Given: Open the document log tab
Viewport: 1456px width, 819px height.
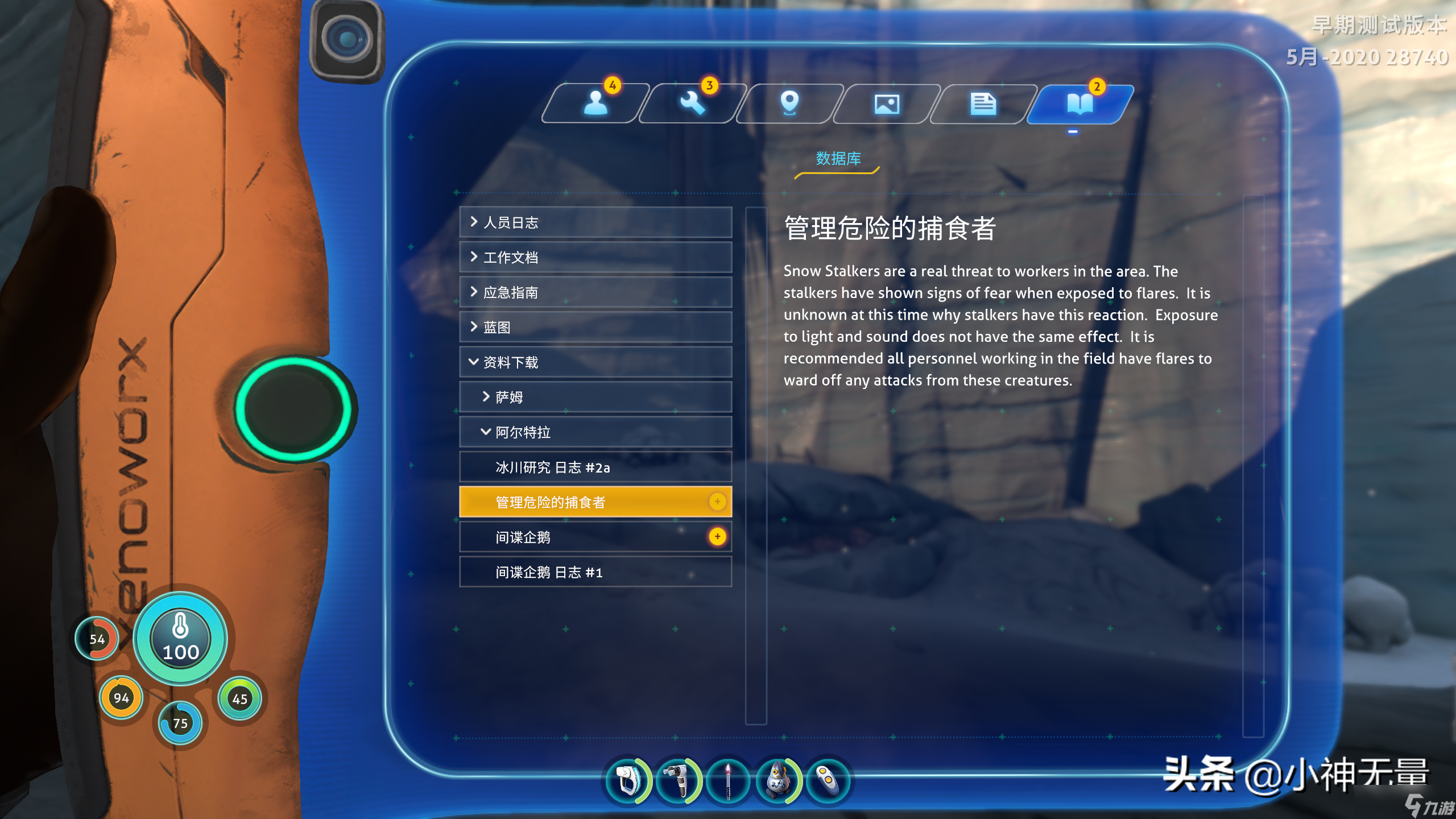Looking at the screenshot, I should [x=983, y=103].
